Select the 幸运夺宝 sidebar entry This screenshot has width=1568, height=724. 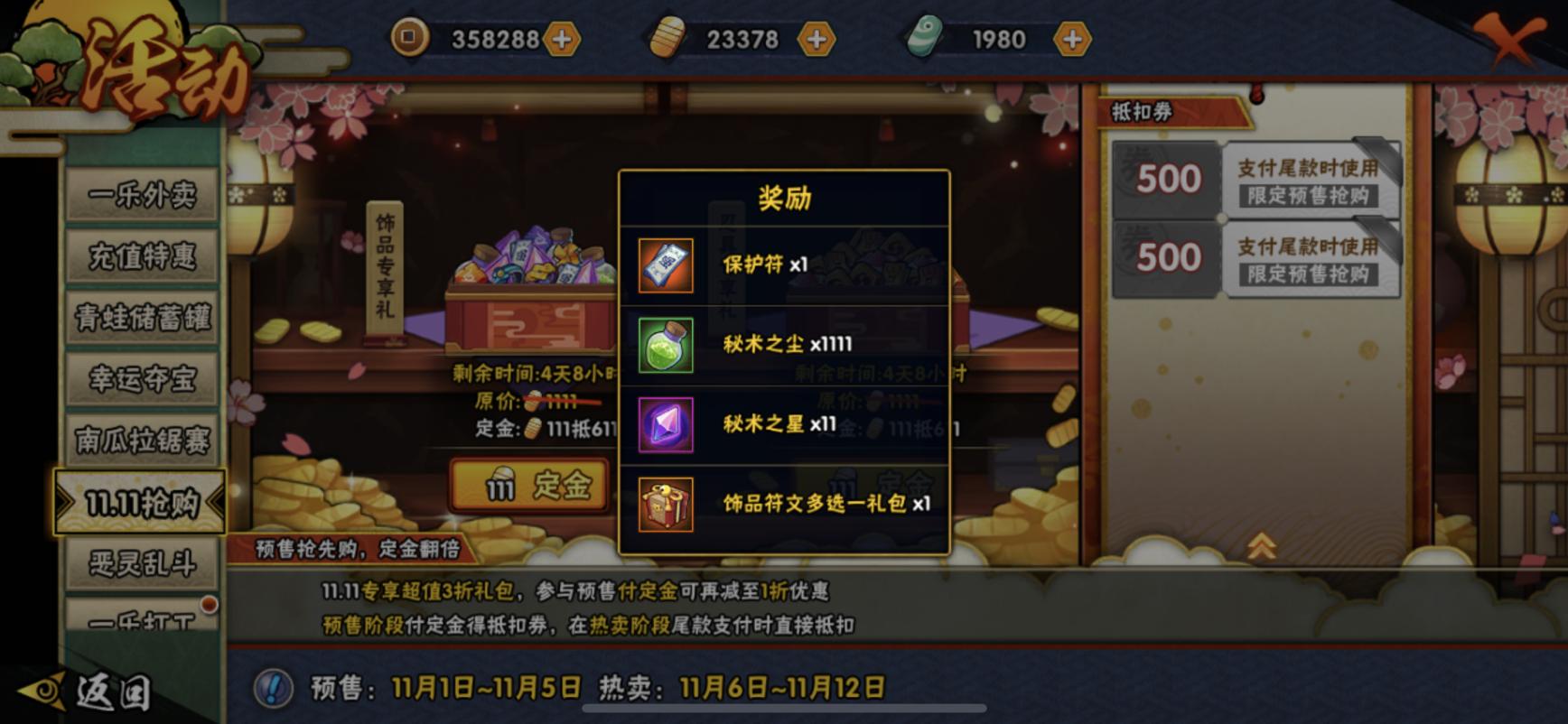tap(143, 380)
